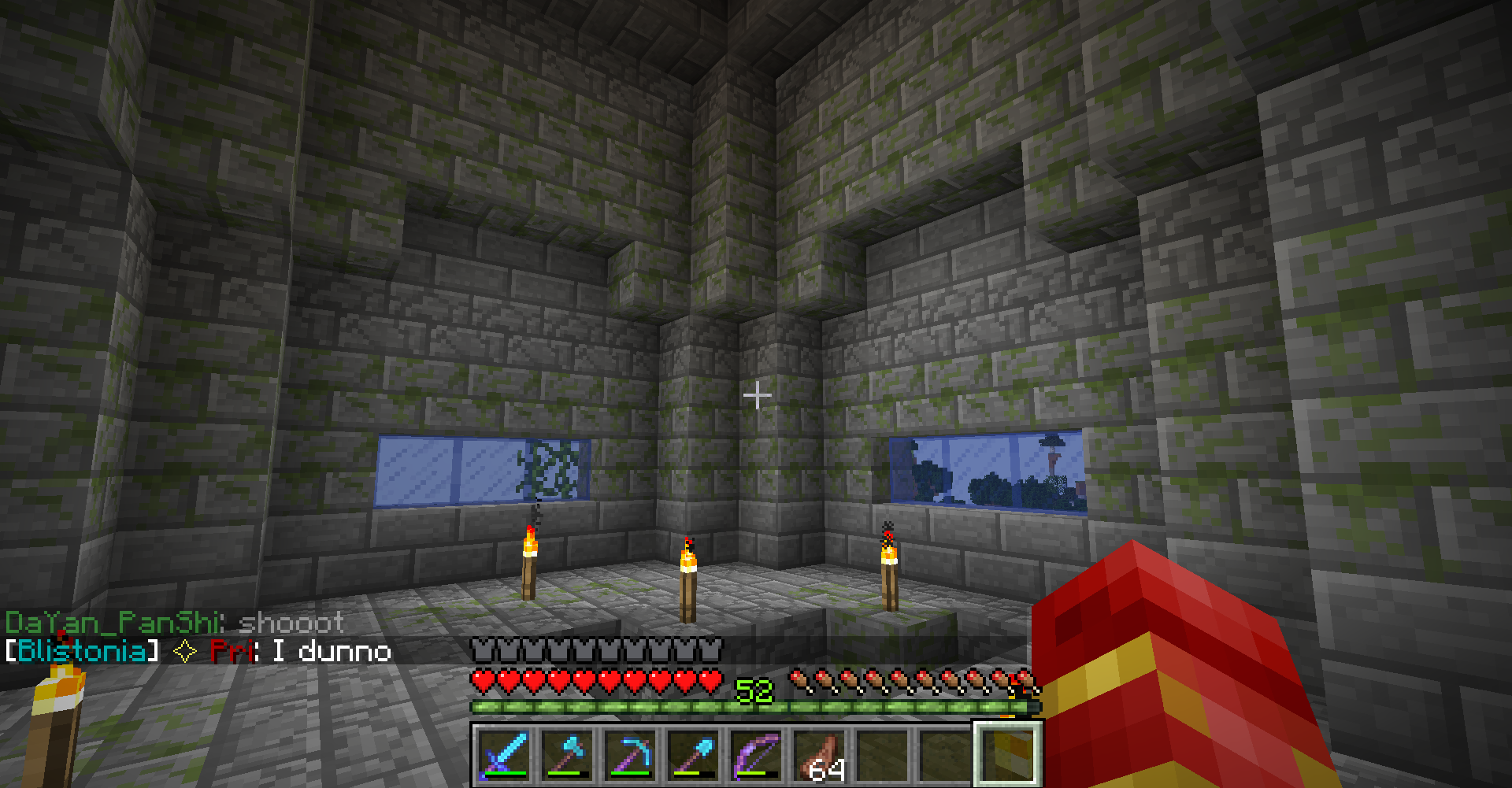1512x788 pixels.
Task: Select the diamond axe hotbar slot
Action: tap(567, 753)
